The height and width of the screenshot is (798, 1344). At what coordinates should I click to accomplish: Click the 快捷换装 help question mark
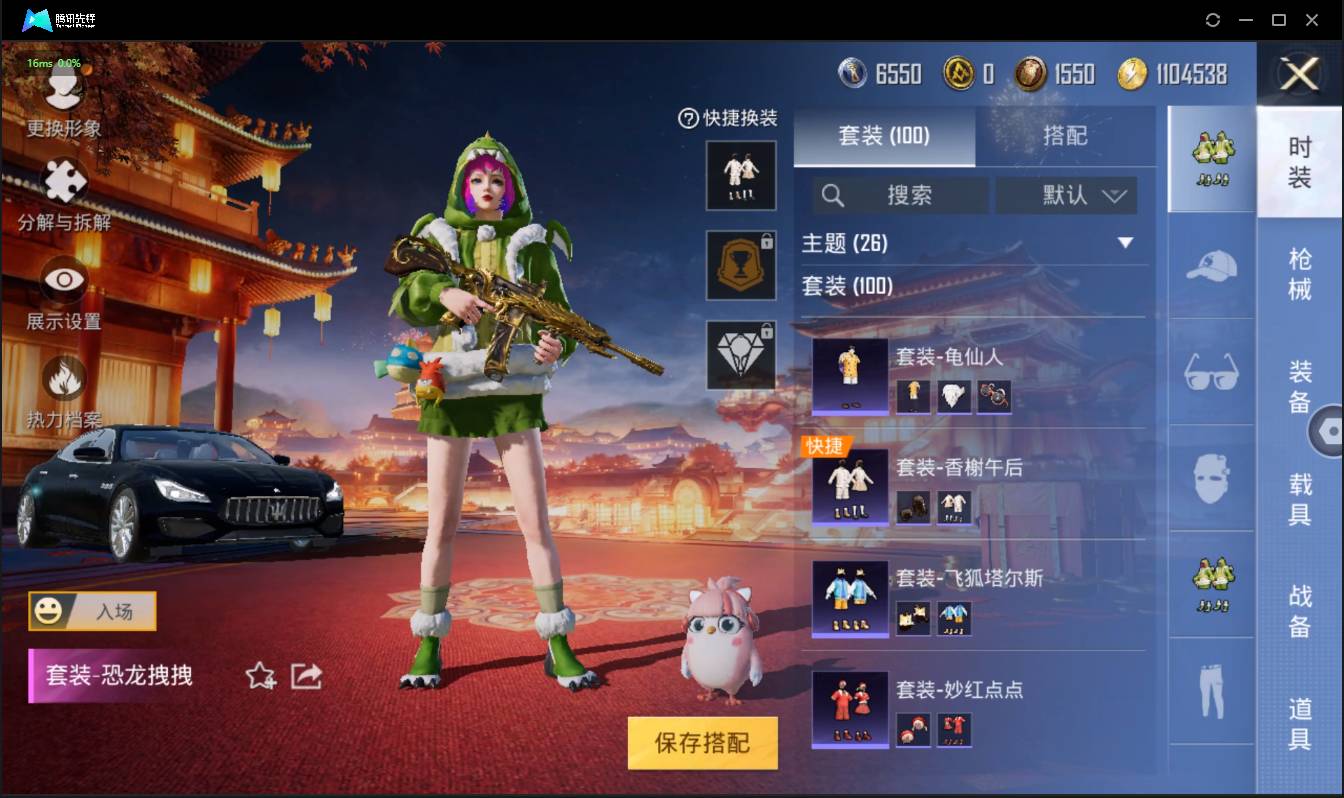tap(687, 119)
